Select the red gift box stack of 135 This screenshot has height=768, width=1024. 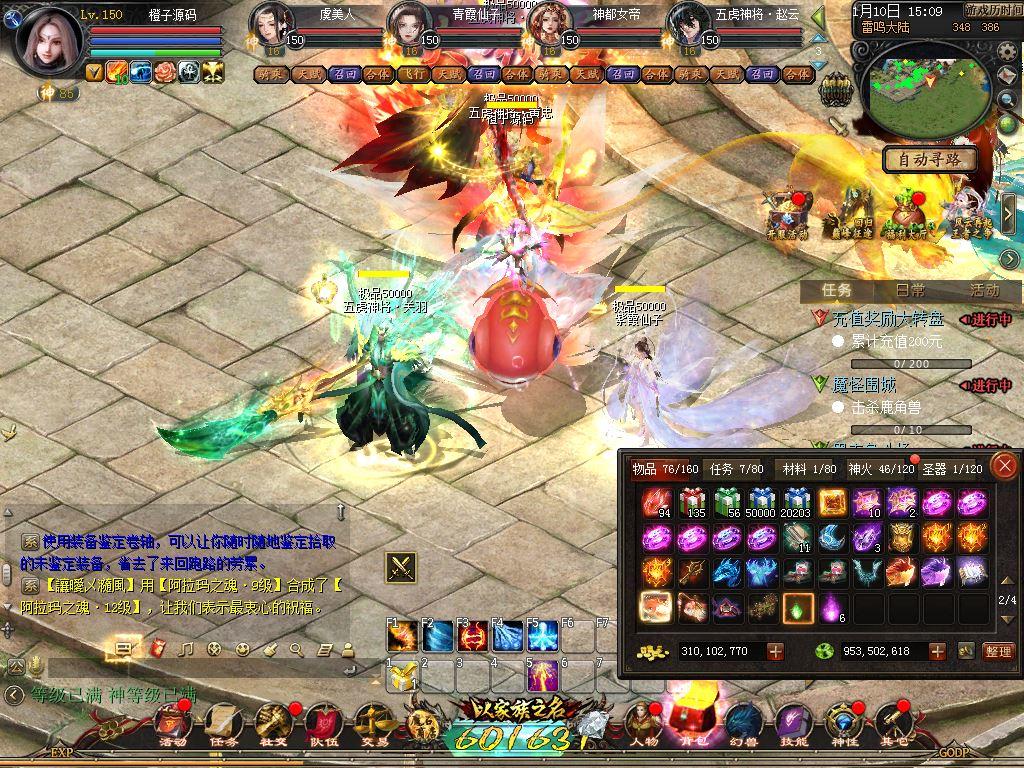point(691,503)
